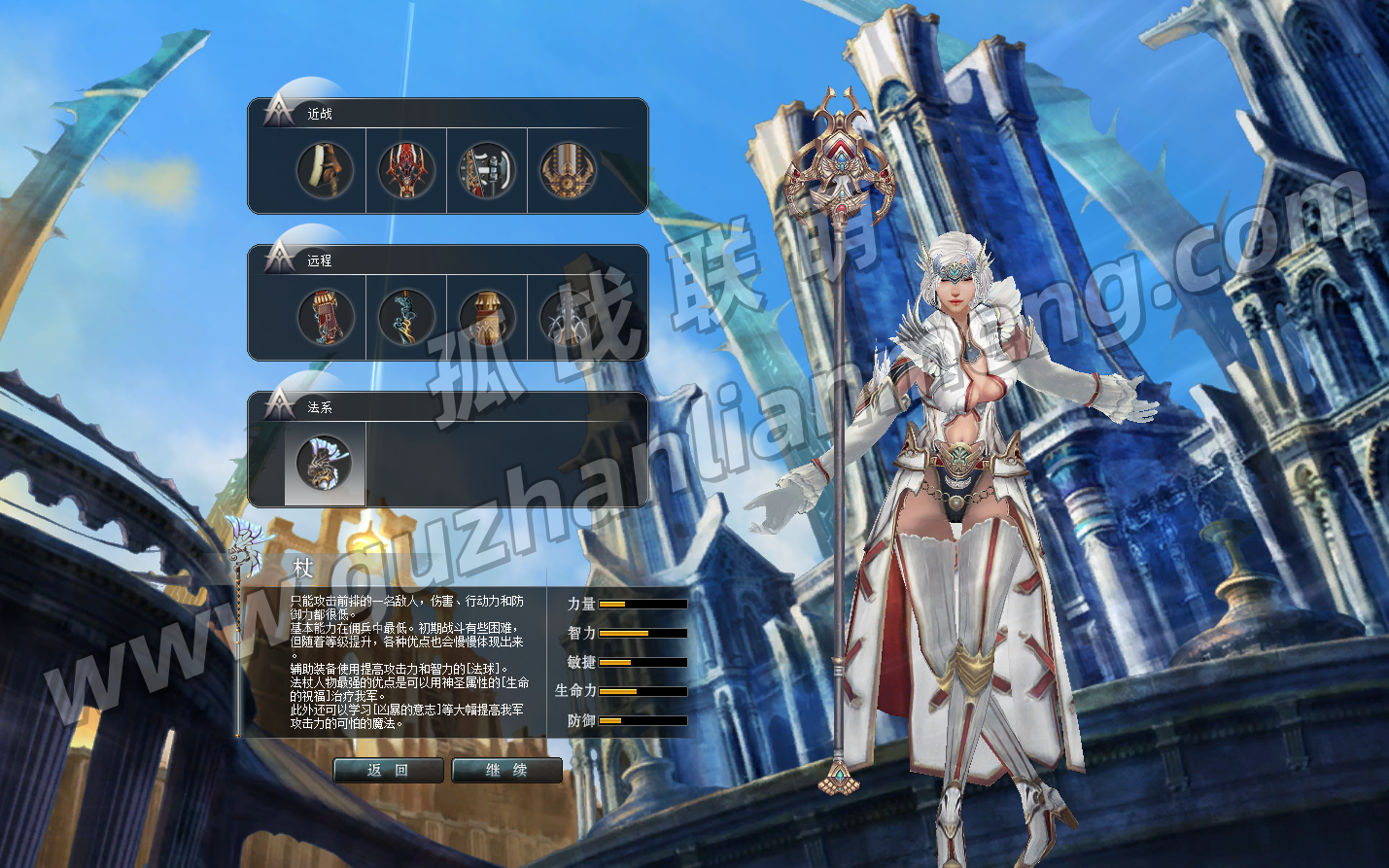Choose the red spear melee weapon icon
This screenshot has width=1389, height=868.
(405, 170)
